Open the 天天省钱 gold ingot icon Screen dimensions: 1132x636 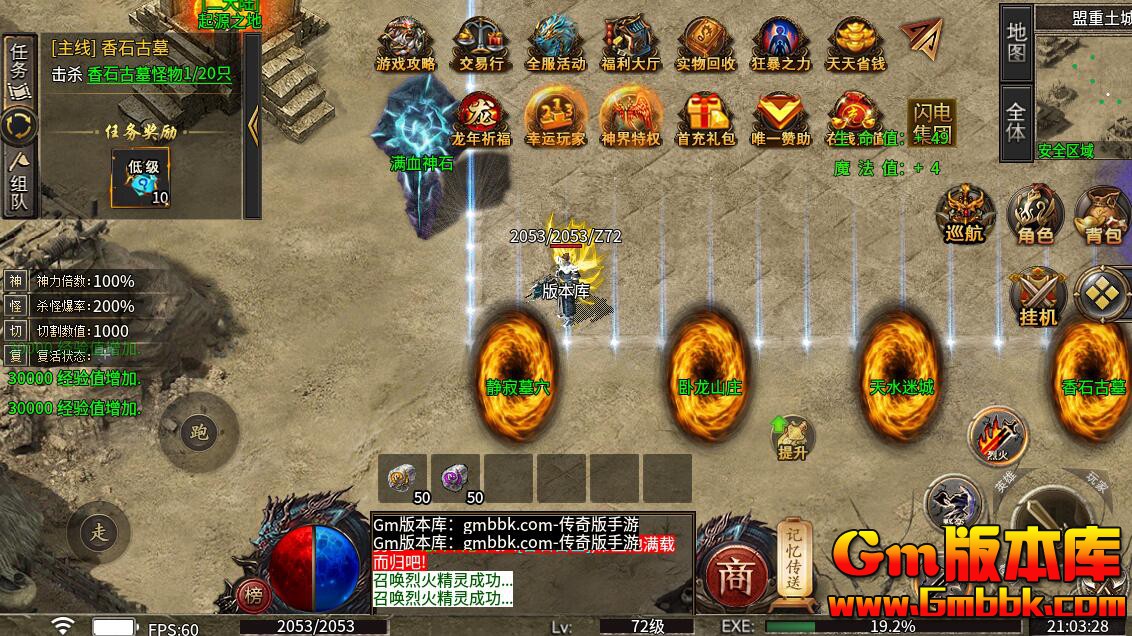(x=855, y=42)
